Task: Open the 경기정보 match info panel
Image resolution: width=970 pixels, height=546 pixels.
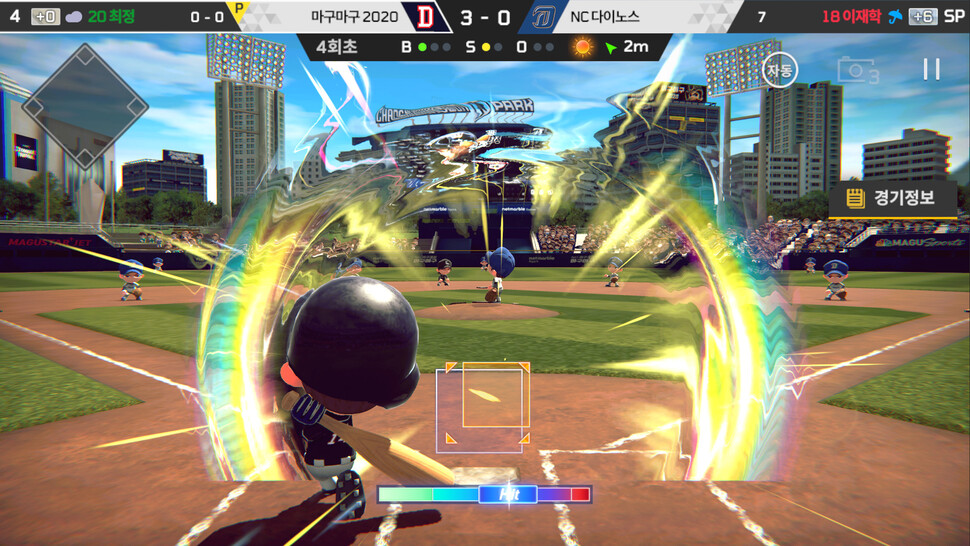Action: 891,198
